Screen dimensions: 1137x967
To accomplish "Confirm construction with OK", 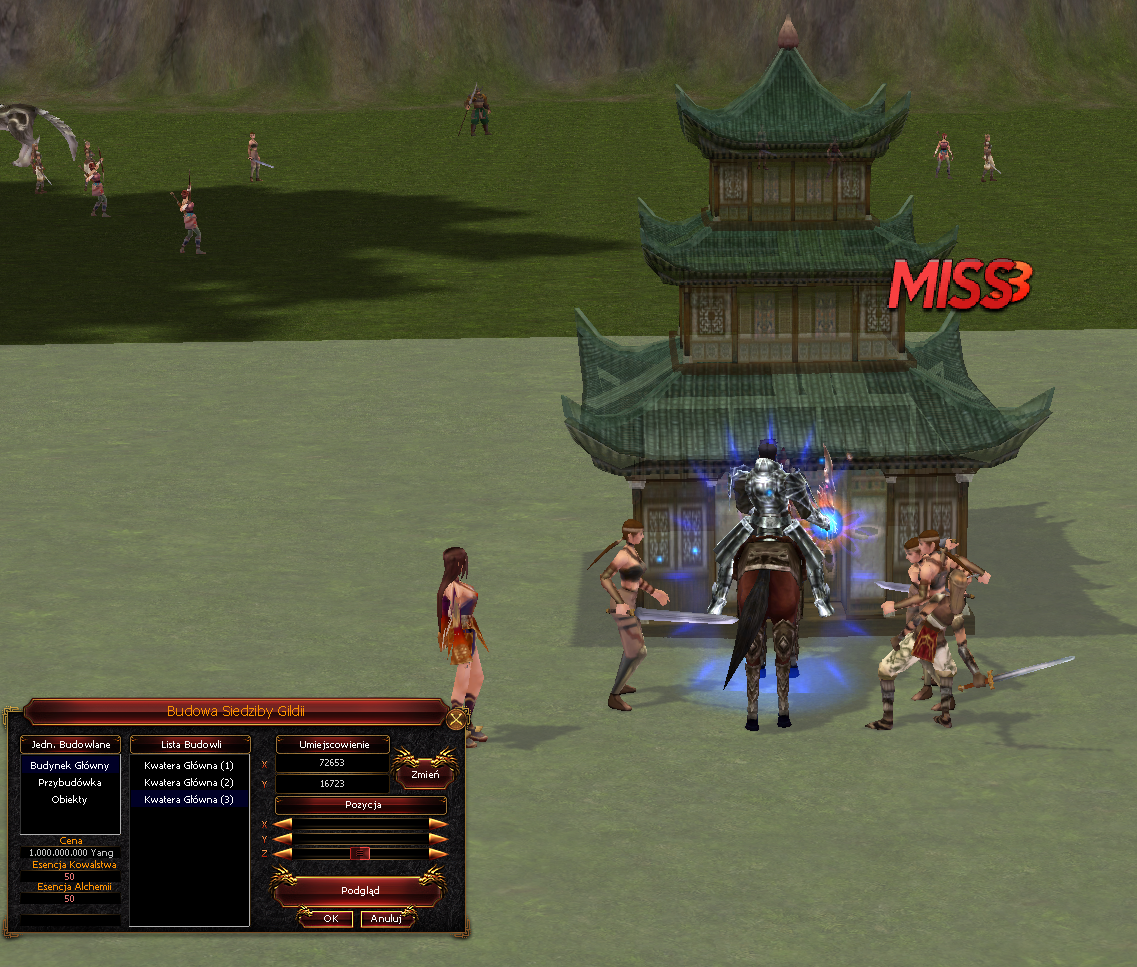I will click(330, 918).
